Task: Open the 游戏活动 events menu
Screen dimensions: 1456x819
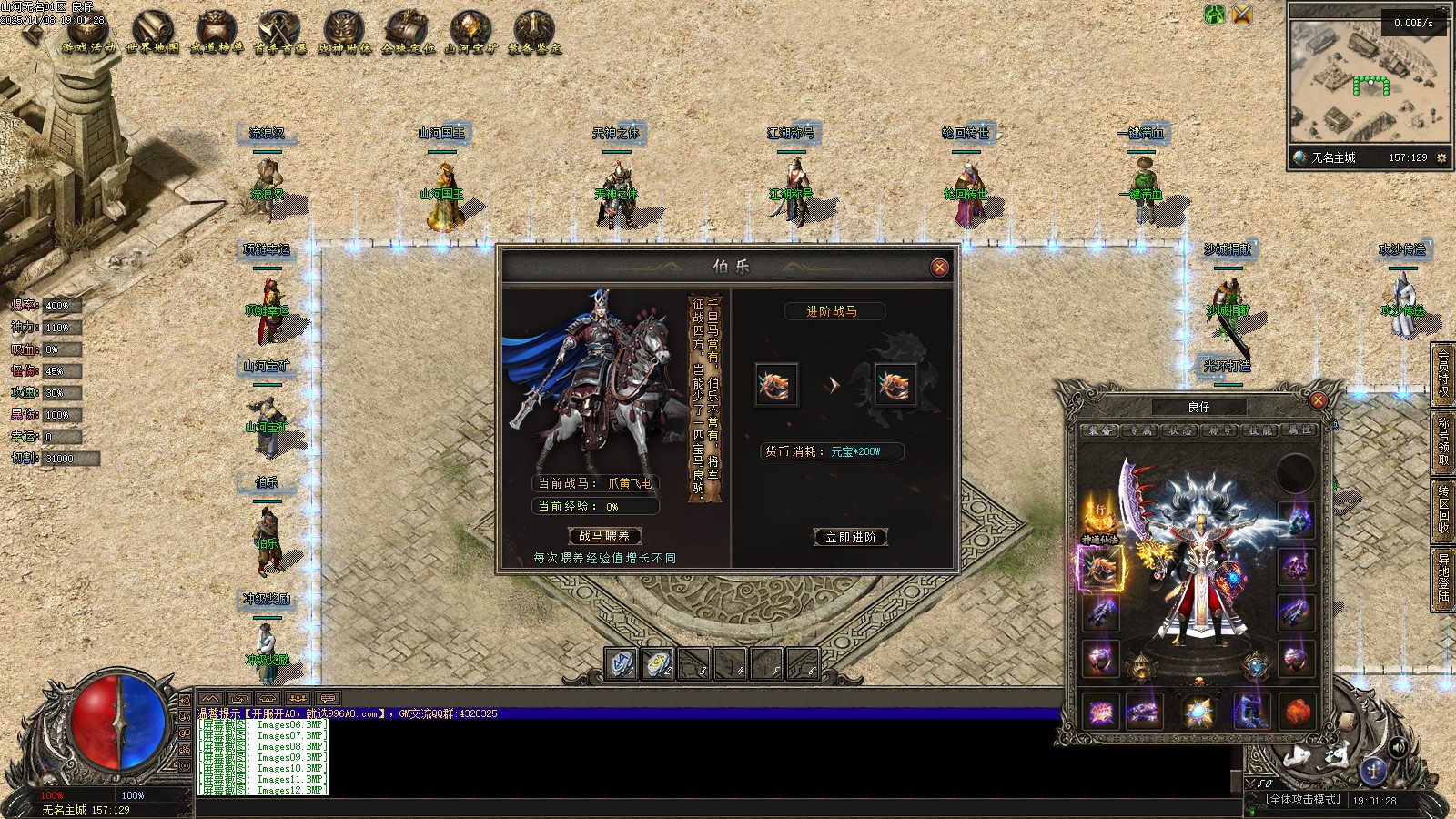Action: pos(89,32)
